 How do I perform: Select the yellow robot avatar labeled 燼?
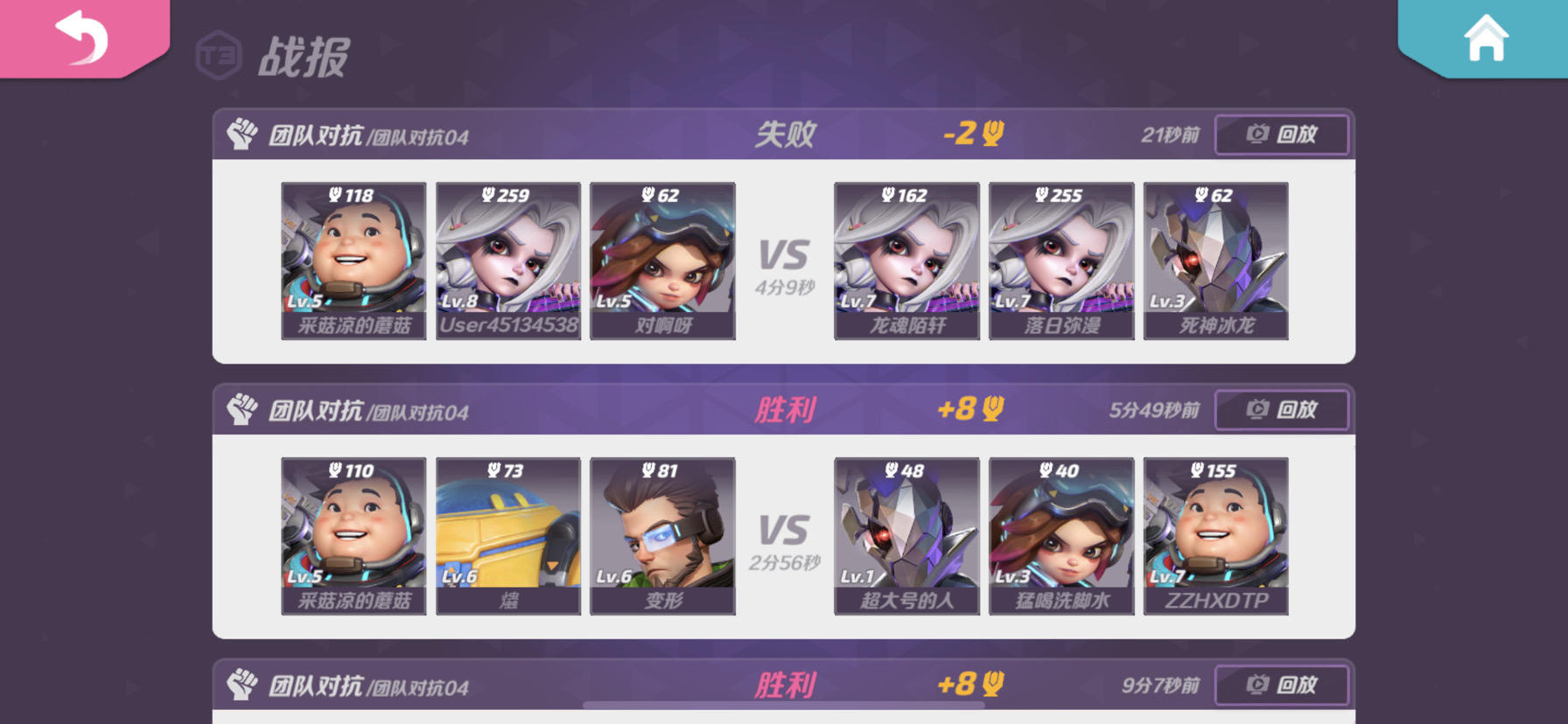507,533
